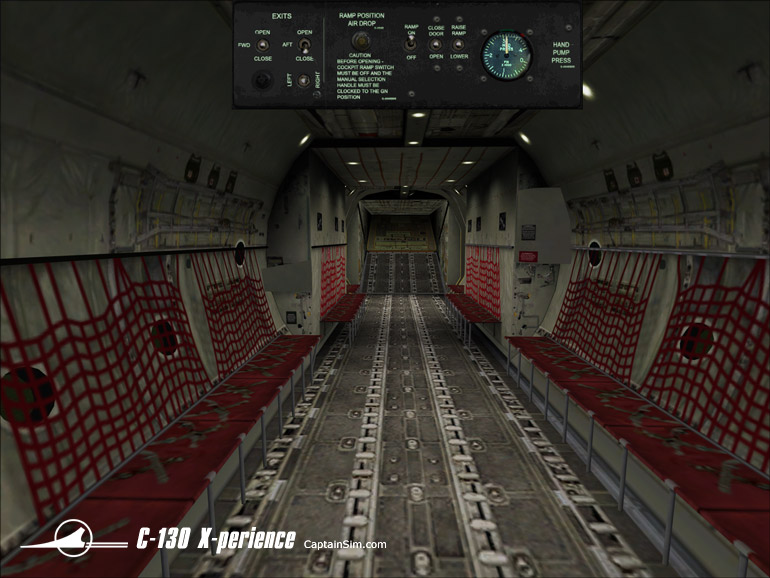Image resolution: width=770 pixels, height=578 pixels.
Task: Flip the AFT exit open/close switch
Action: (304, 45)
